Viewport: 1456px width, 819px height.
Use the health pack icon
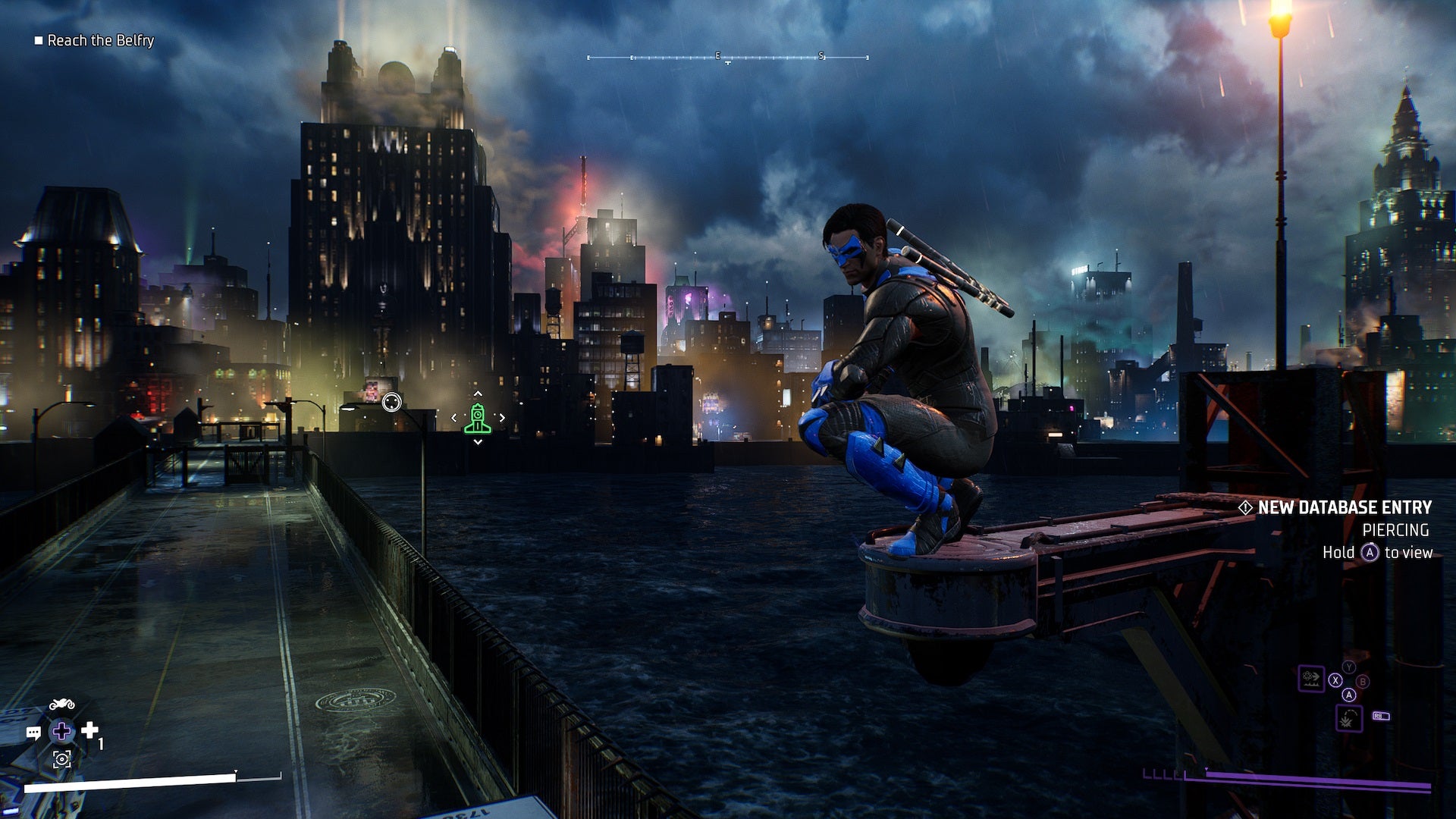(x=89, y=730)
